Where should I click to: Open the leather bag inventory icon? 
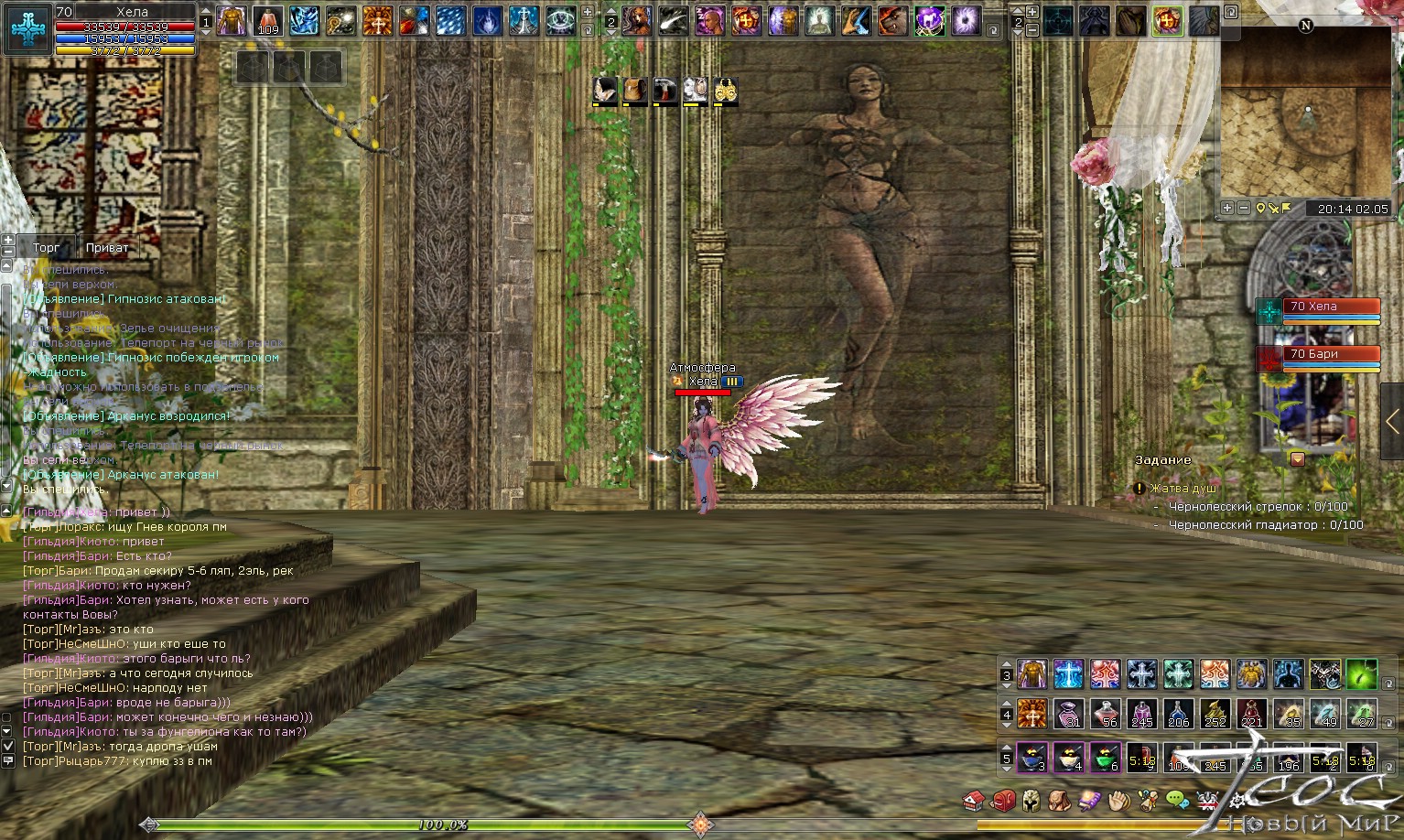[1060, 802]
